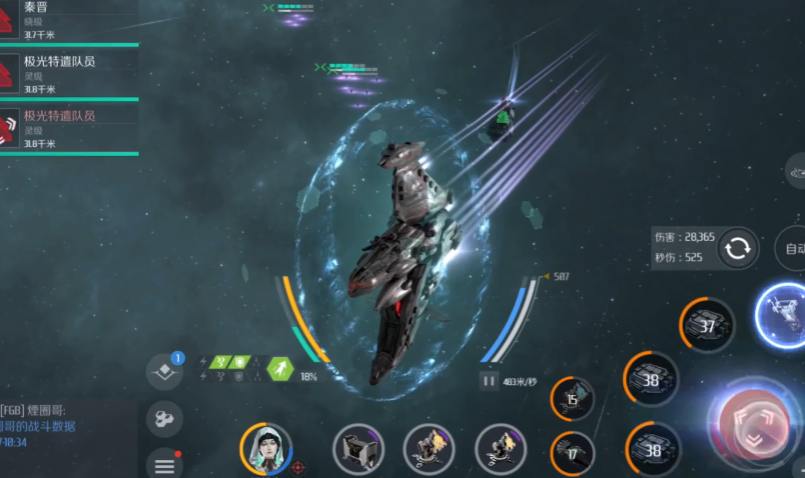
Task: Activate the module showing cooldown 37
Action: click(707, 326)
